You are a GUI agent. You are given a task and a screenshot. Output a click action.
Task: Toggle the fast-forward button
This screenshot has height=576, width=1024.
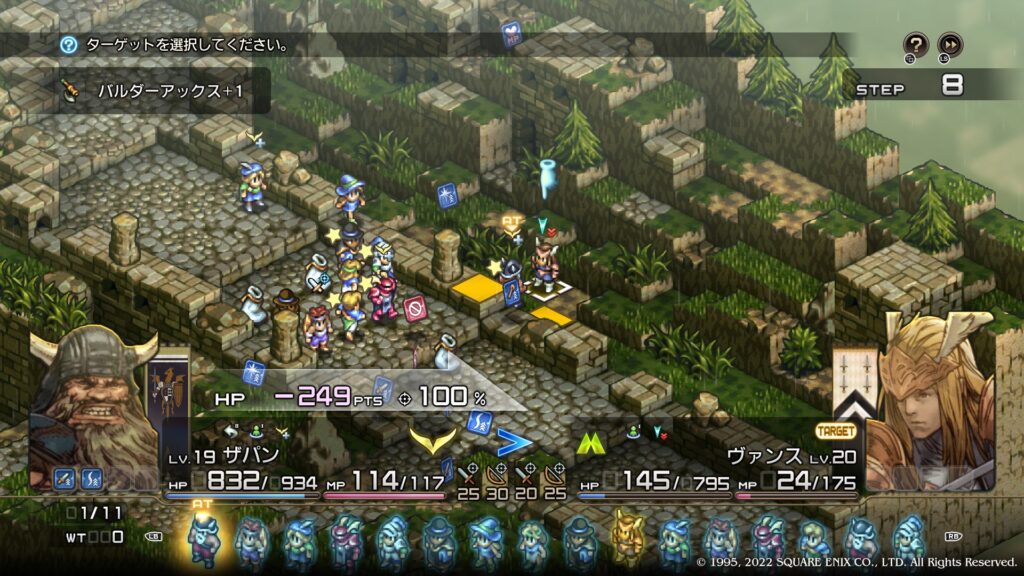(950, 44)
